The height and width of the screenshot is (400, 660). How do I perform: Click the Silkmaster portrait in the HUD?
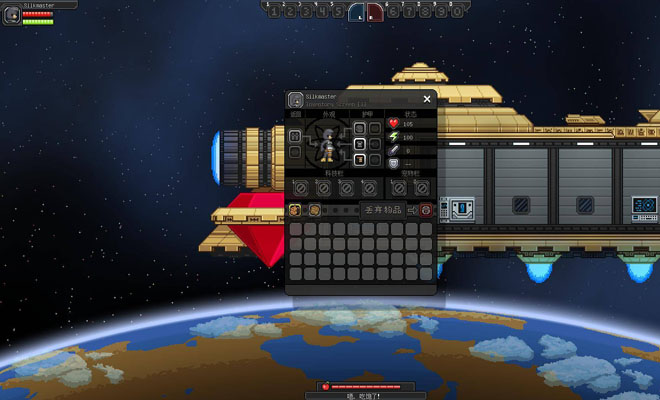pyautogui.click(x=11, y=16)
